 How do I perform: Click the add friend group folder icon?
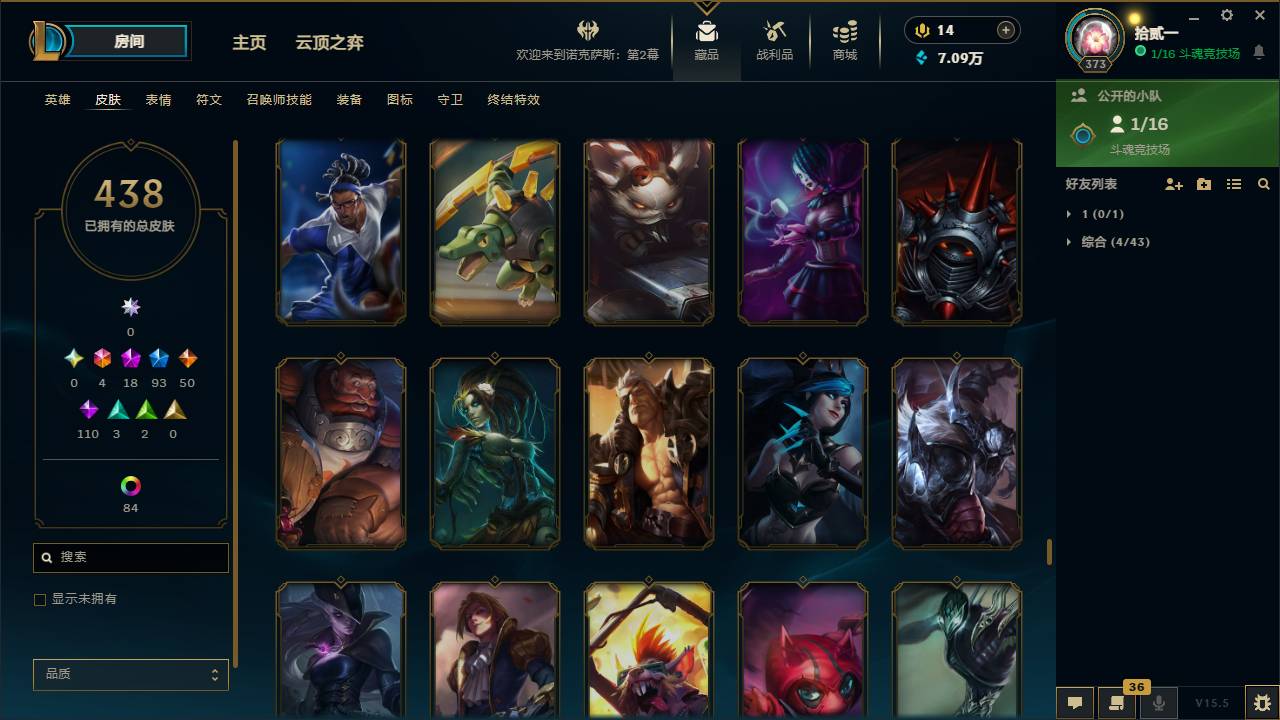coord(1204,184)
